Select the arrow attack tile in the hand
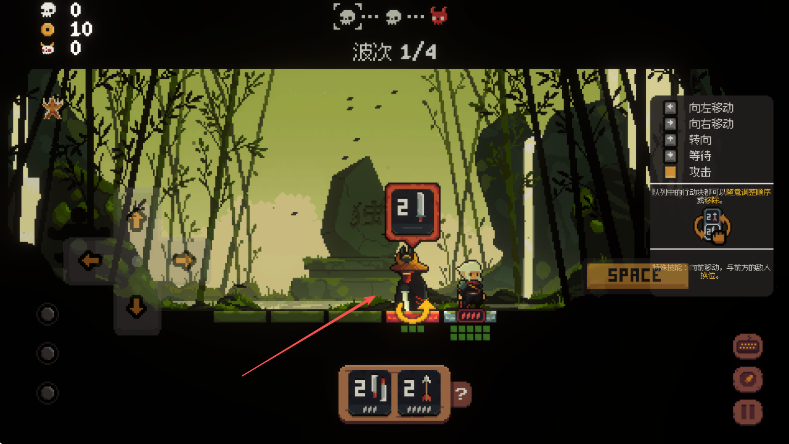 point(420,393)
